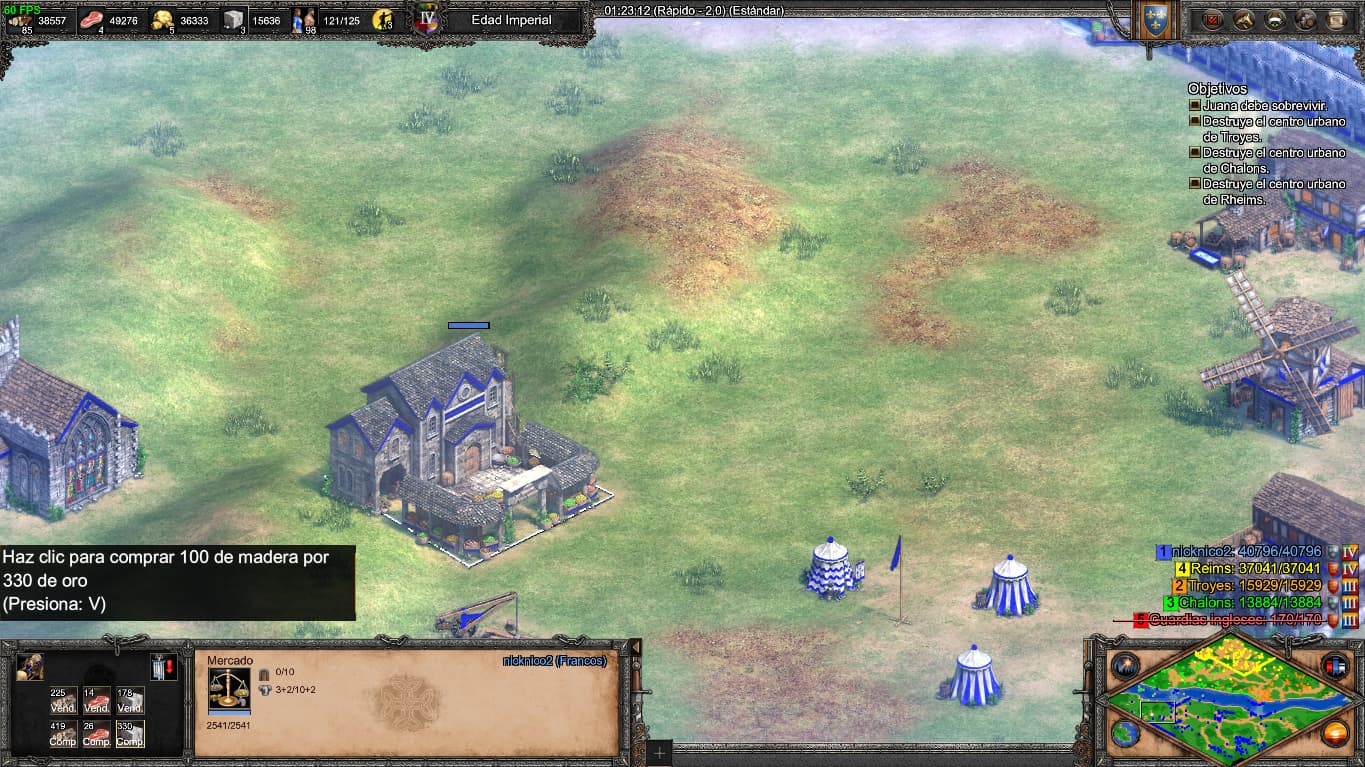Open the main menu scroll icon
The image size is (1365, 767).
1337,19
